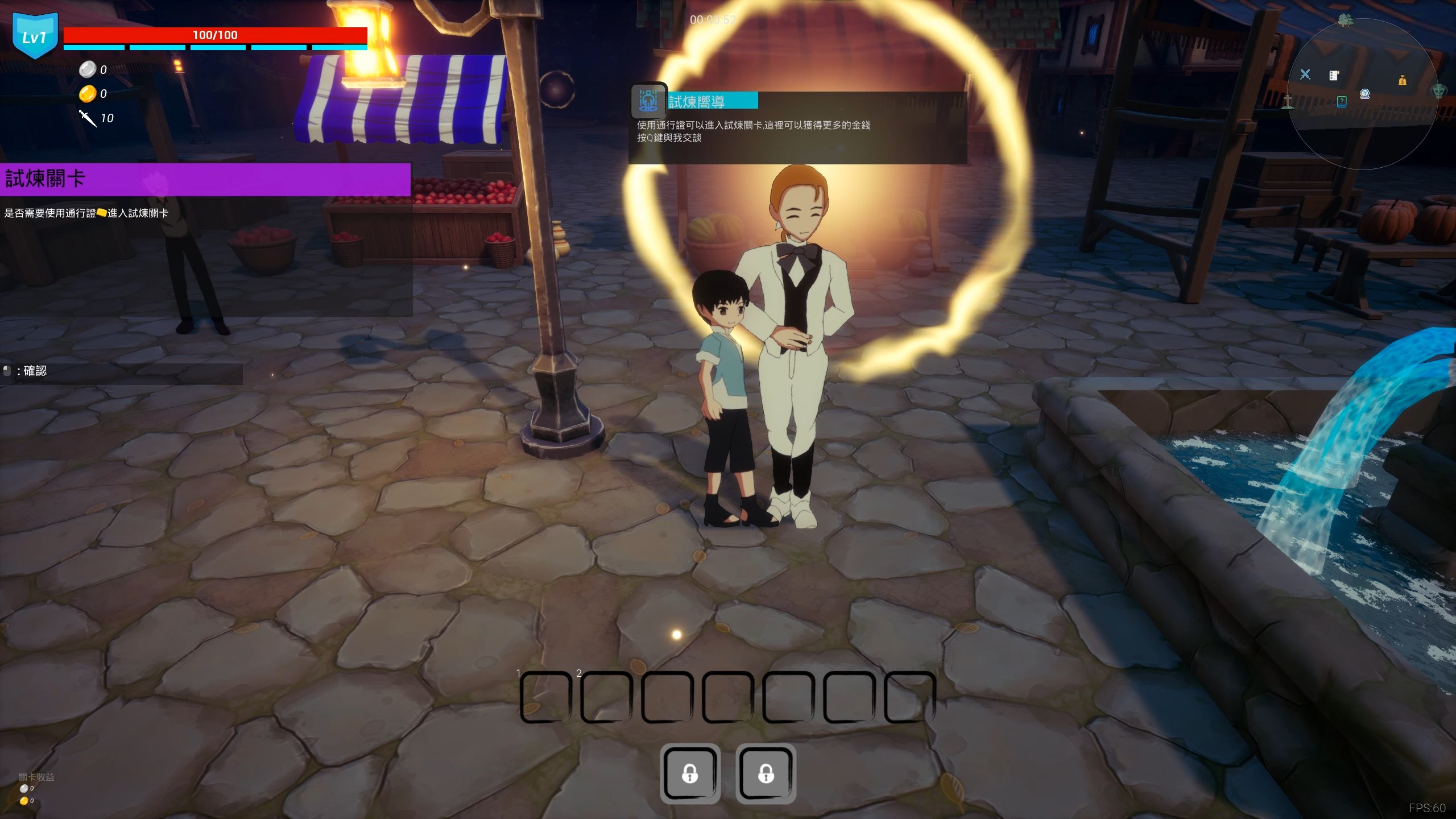Choose the crystal ball marker on minimap
Screen dimensions: 1456x819
pyautogui.click(x=1364, y=94)
